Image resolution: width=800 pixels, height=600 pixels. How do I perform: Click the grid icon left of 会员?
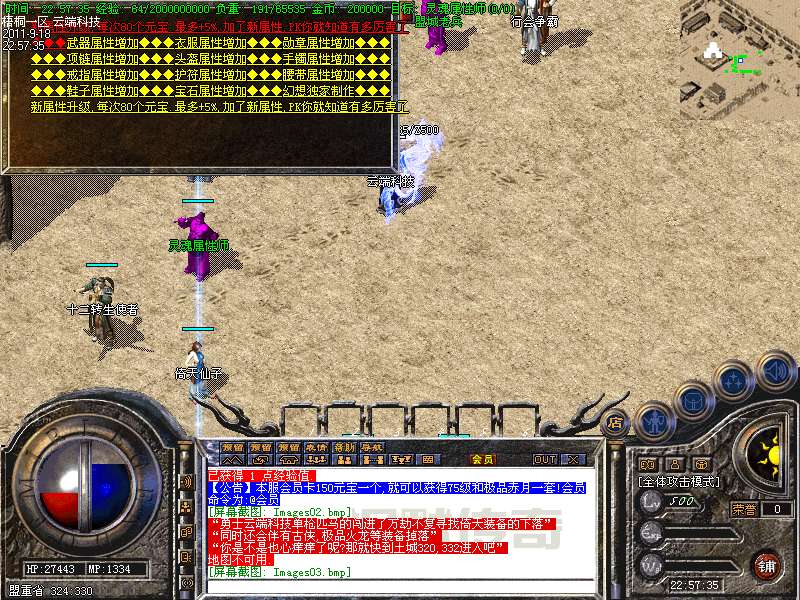(x=429, y=459)
